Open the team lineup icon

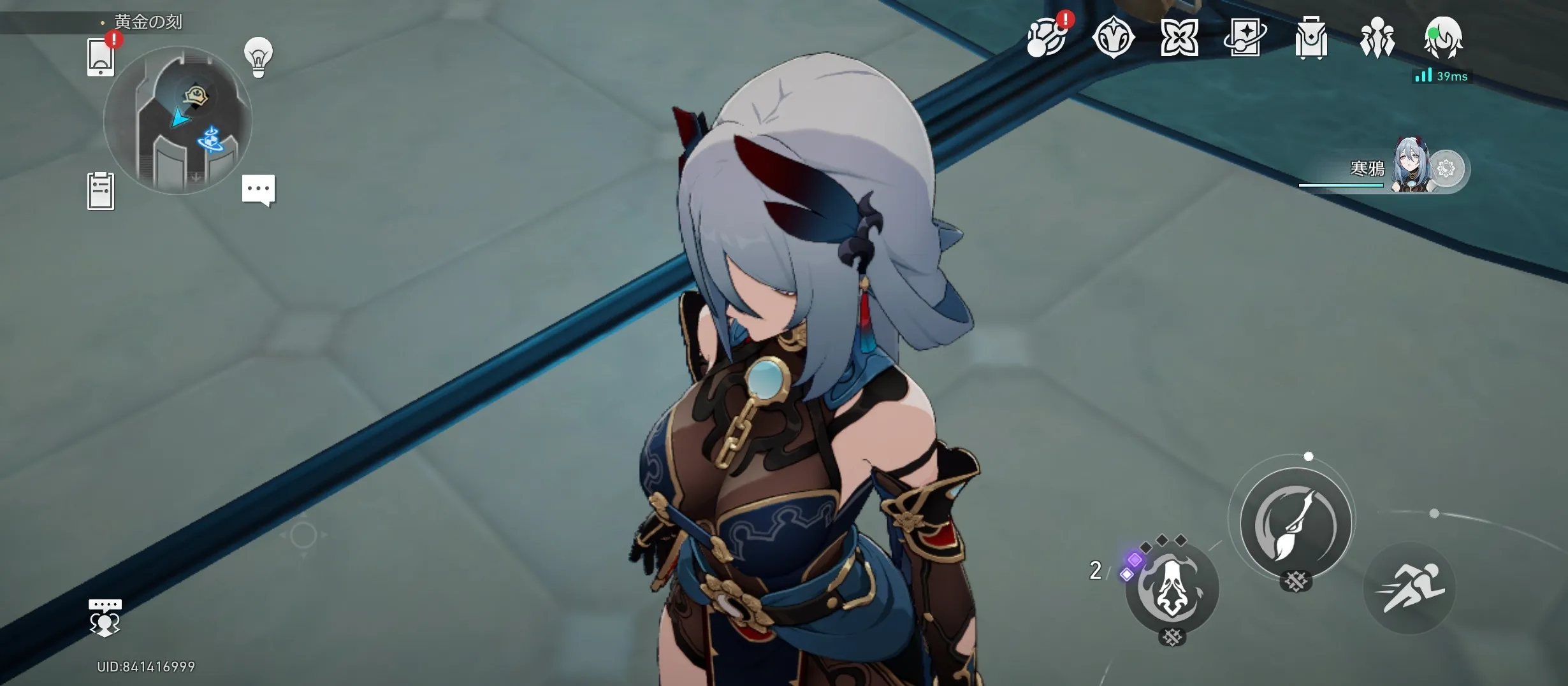point(1377,38)
